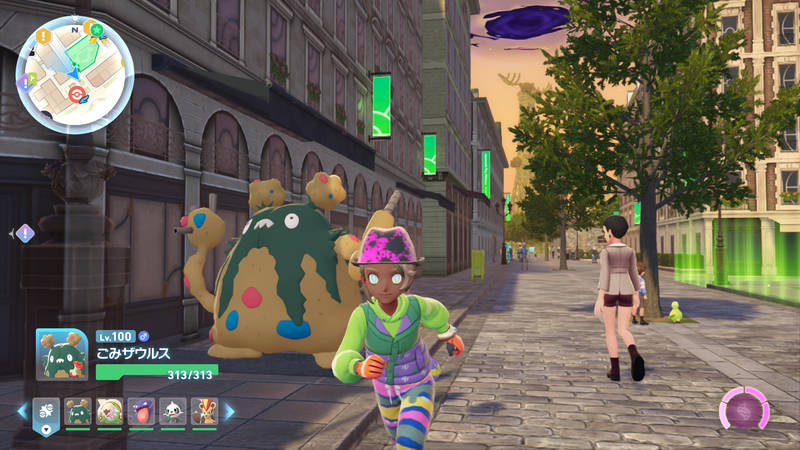This screenshot has height=450, width=800.
Task: Select Garbodor in the small party row
Action: pyautogui.click(x=79, y=411)
